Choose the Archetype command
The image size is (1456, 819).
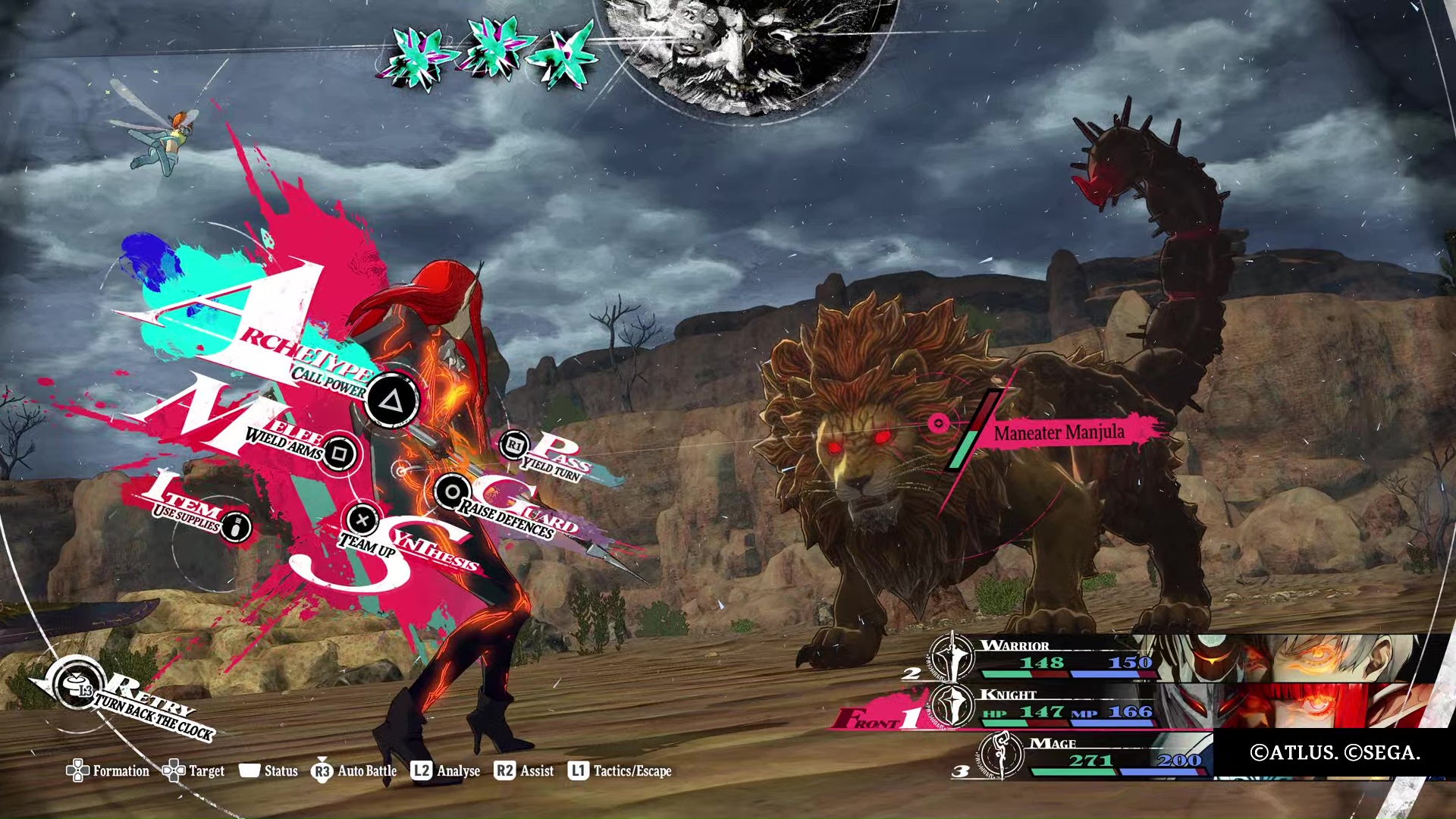[x=391, y=400]
